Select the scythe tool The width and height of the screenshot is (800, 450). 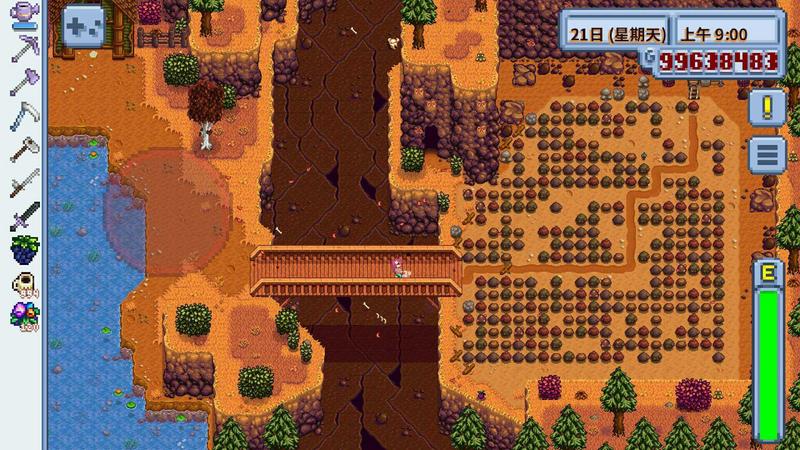pyautogui.click(x=22, y=116)
